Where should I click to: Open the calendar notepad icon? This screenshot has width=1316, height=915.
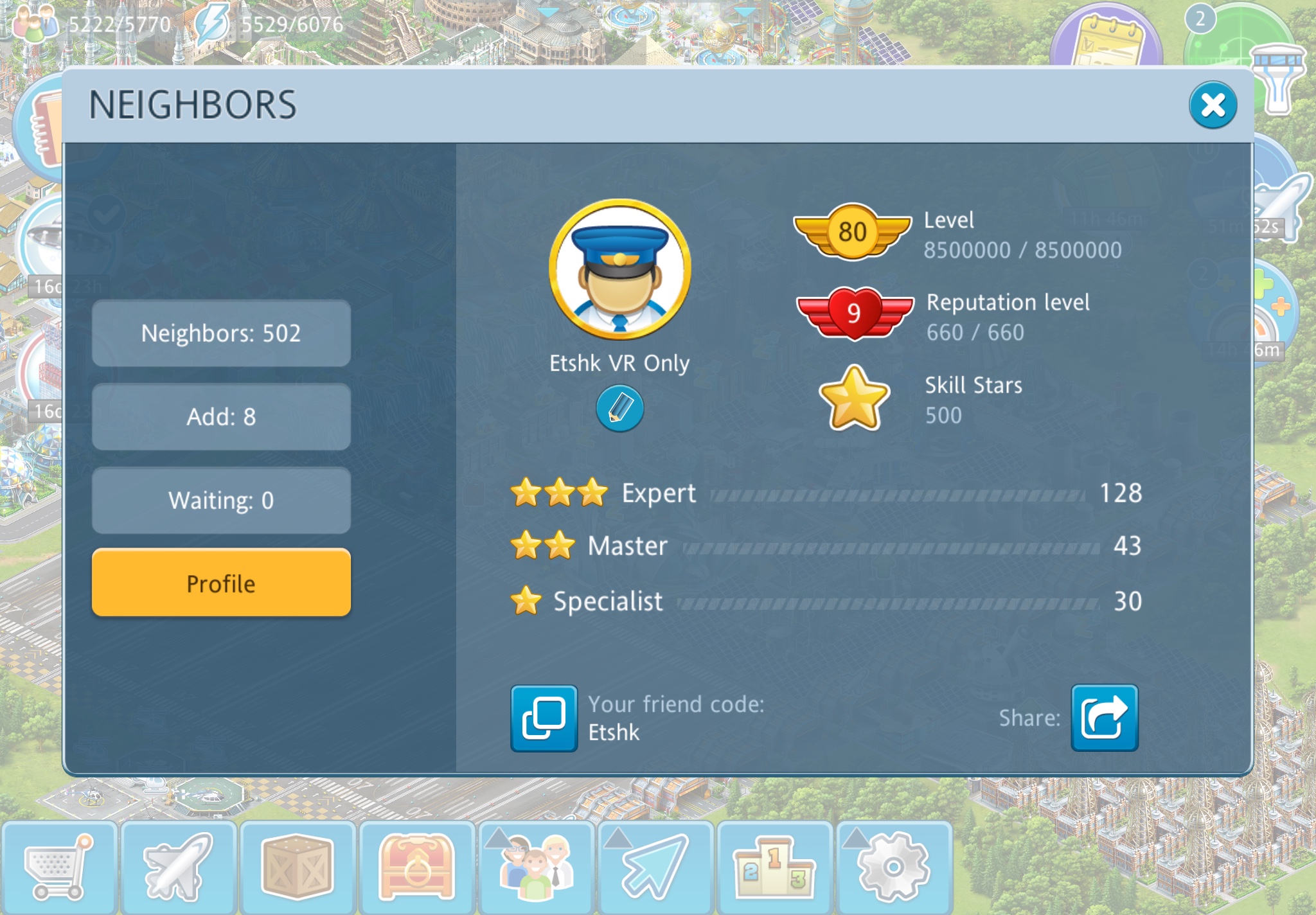pyautogui.click(x=1108, y=40)
